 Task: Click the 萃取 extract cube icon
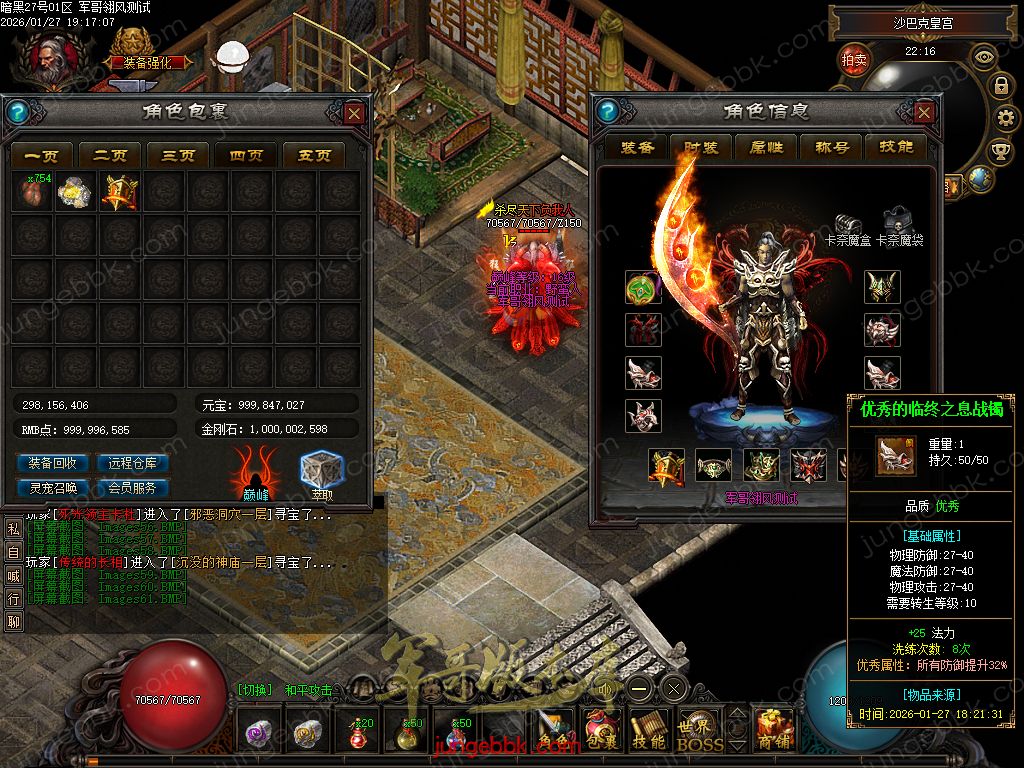(322, 472)
